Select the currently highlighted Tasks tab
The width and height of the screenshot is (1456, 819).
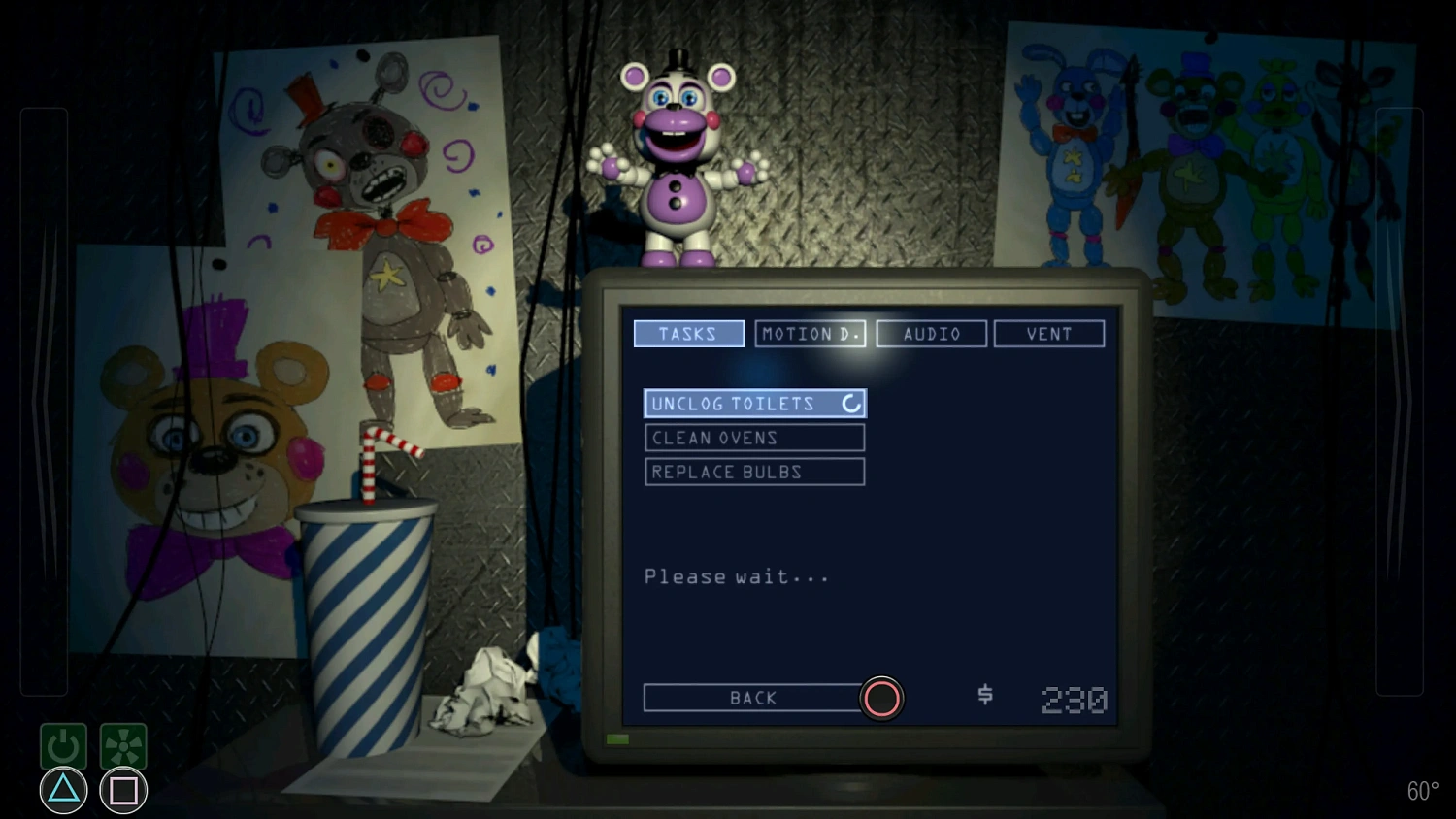tap(688, 333)
